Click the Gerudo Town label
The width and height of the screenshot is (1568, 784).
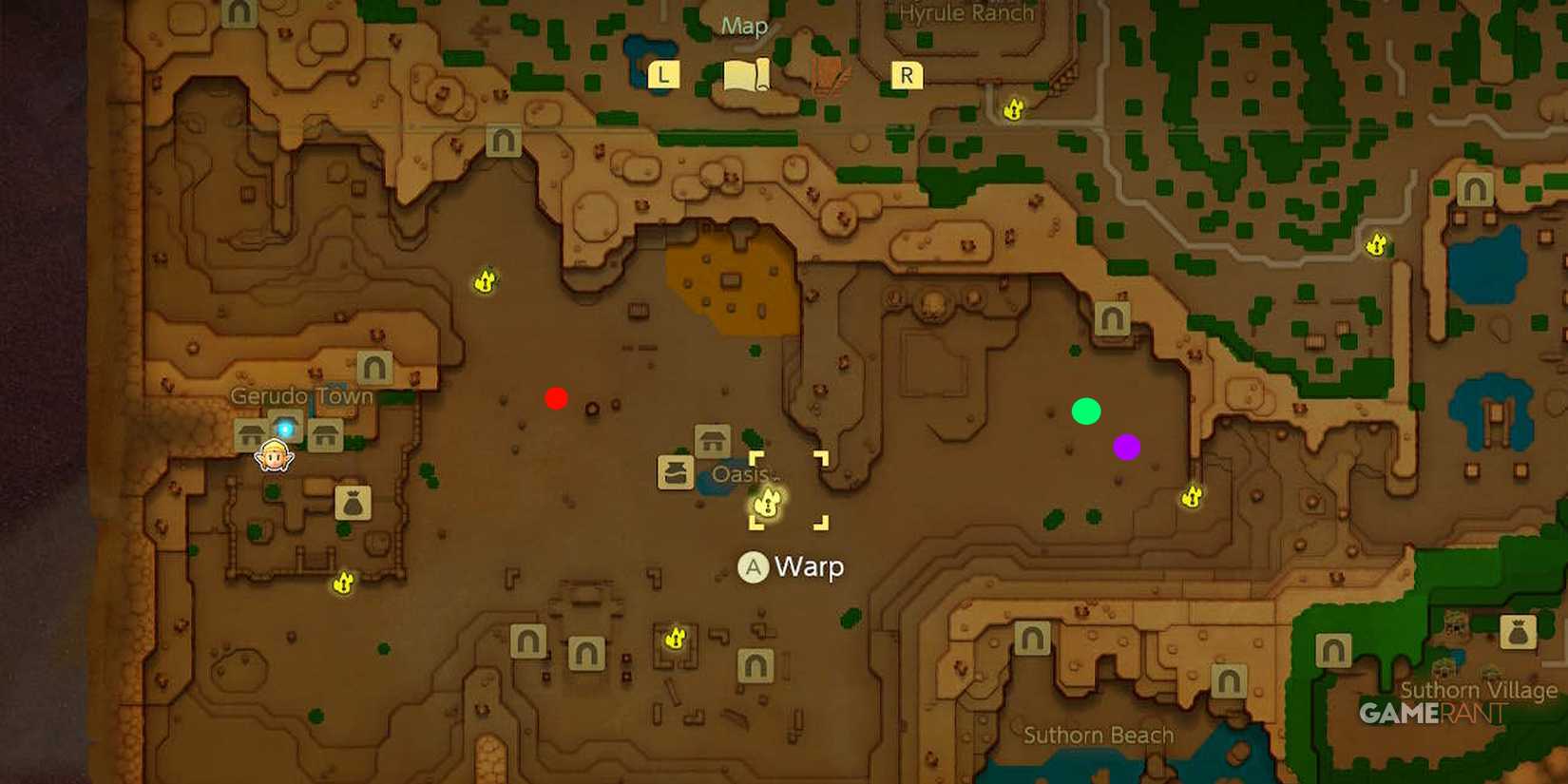tap(300, 395)
